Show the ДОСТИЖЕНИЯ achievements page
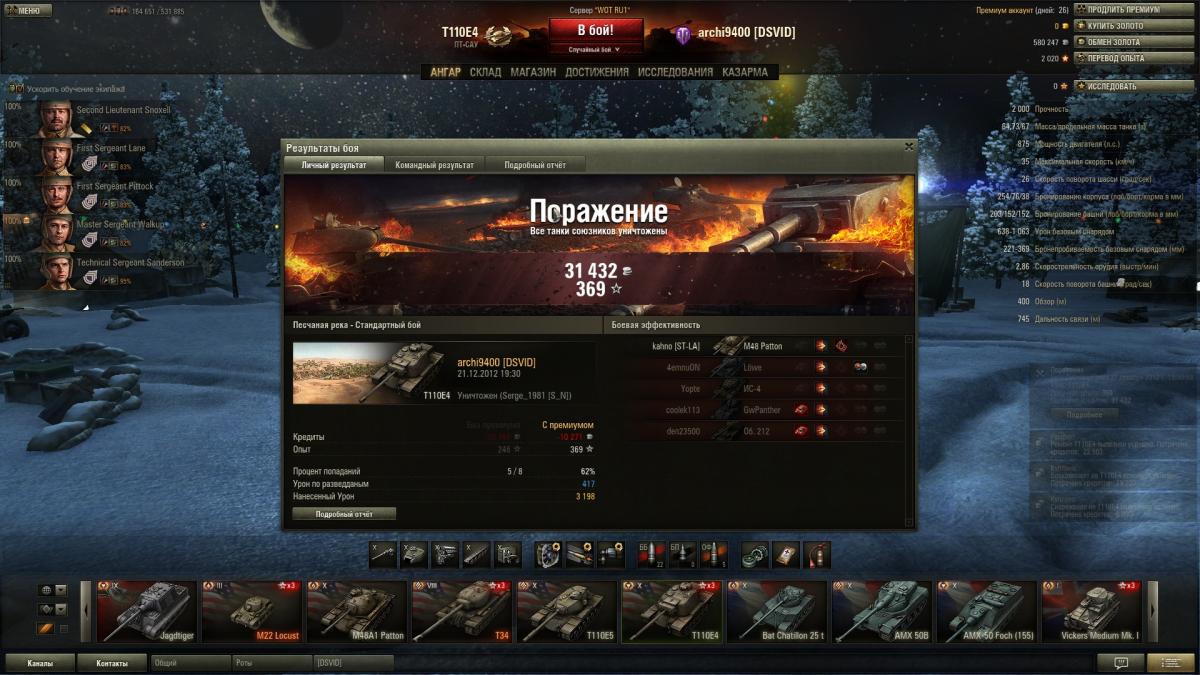This screenshot has height=675, width=1200. coord(597,72)
